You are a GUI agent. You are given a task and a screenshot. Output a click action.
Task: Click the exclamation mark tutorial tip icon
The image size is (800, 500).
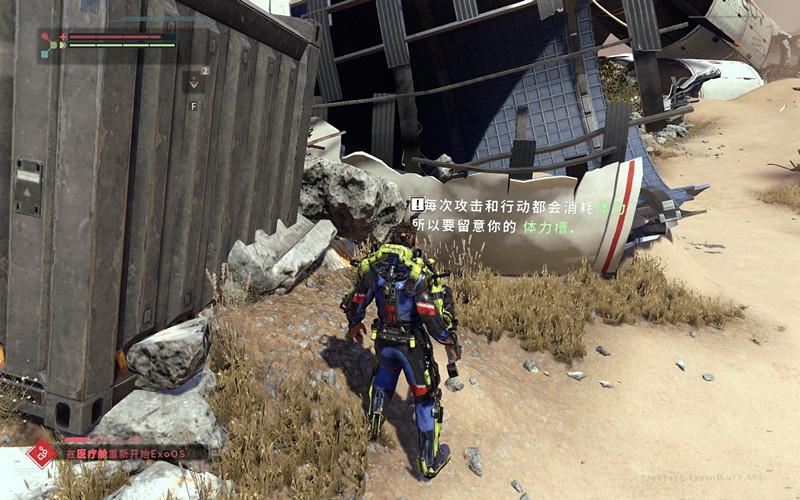[x=416, y=204]
